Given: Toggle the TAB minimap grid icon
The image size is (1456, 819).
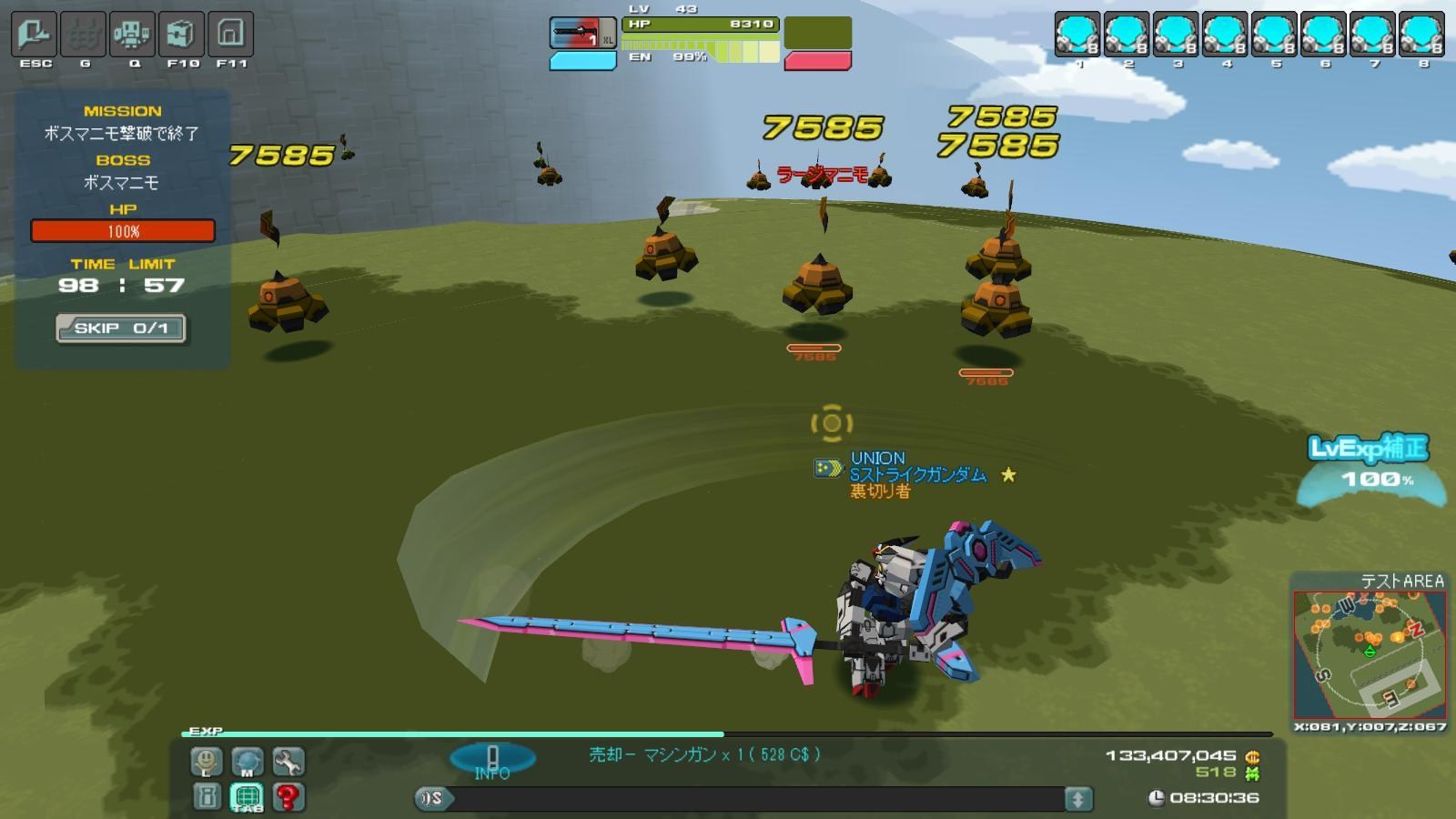Looking at the screenshot, I should tap(245, 798).
